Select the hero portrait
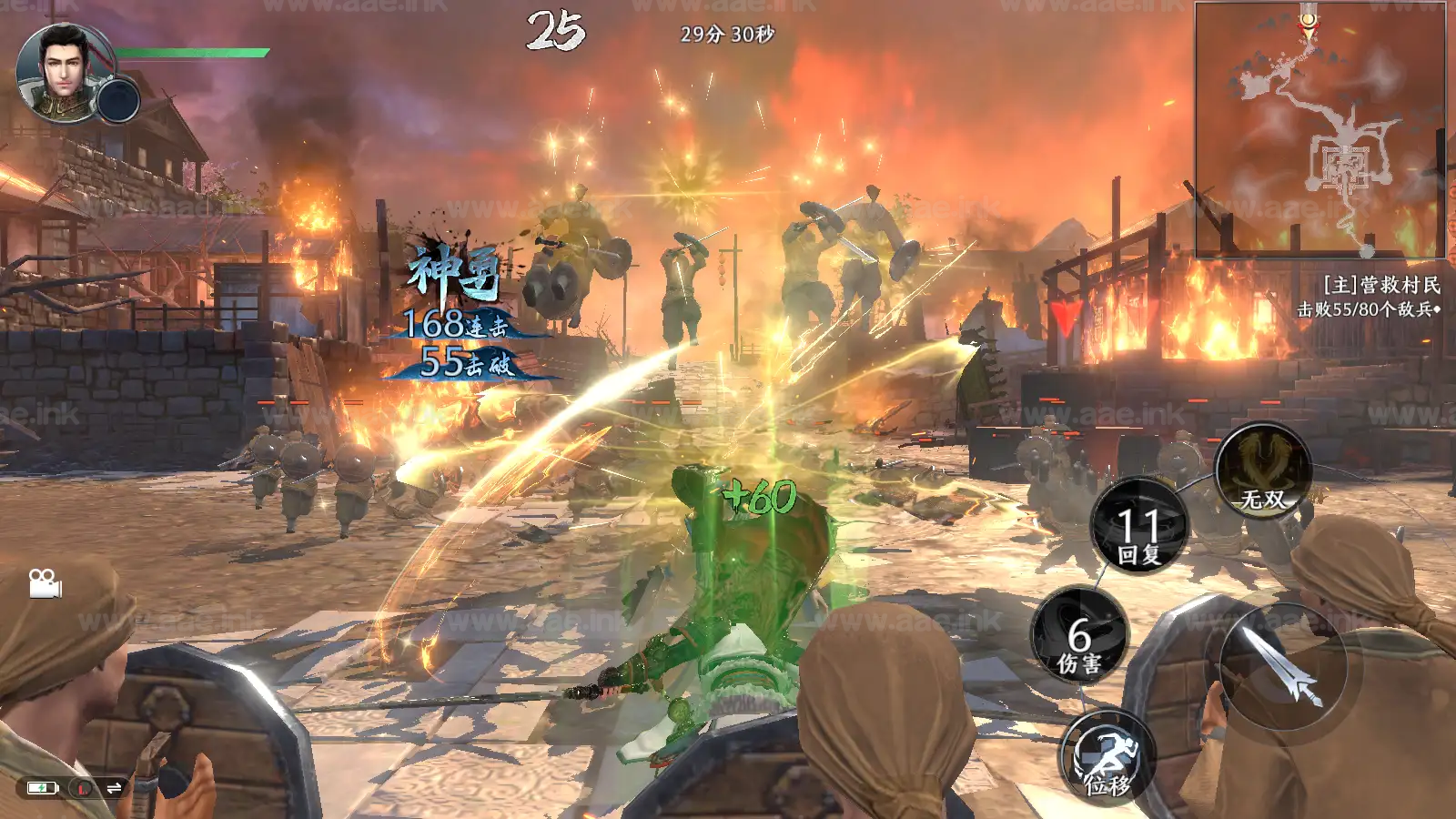Screen dimensions: 1456x819 coord(60,69)
